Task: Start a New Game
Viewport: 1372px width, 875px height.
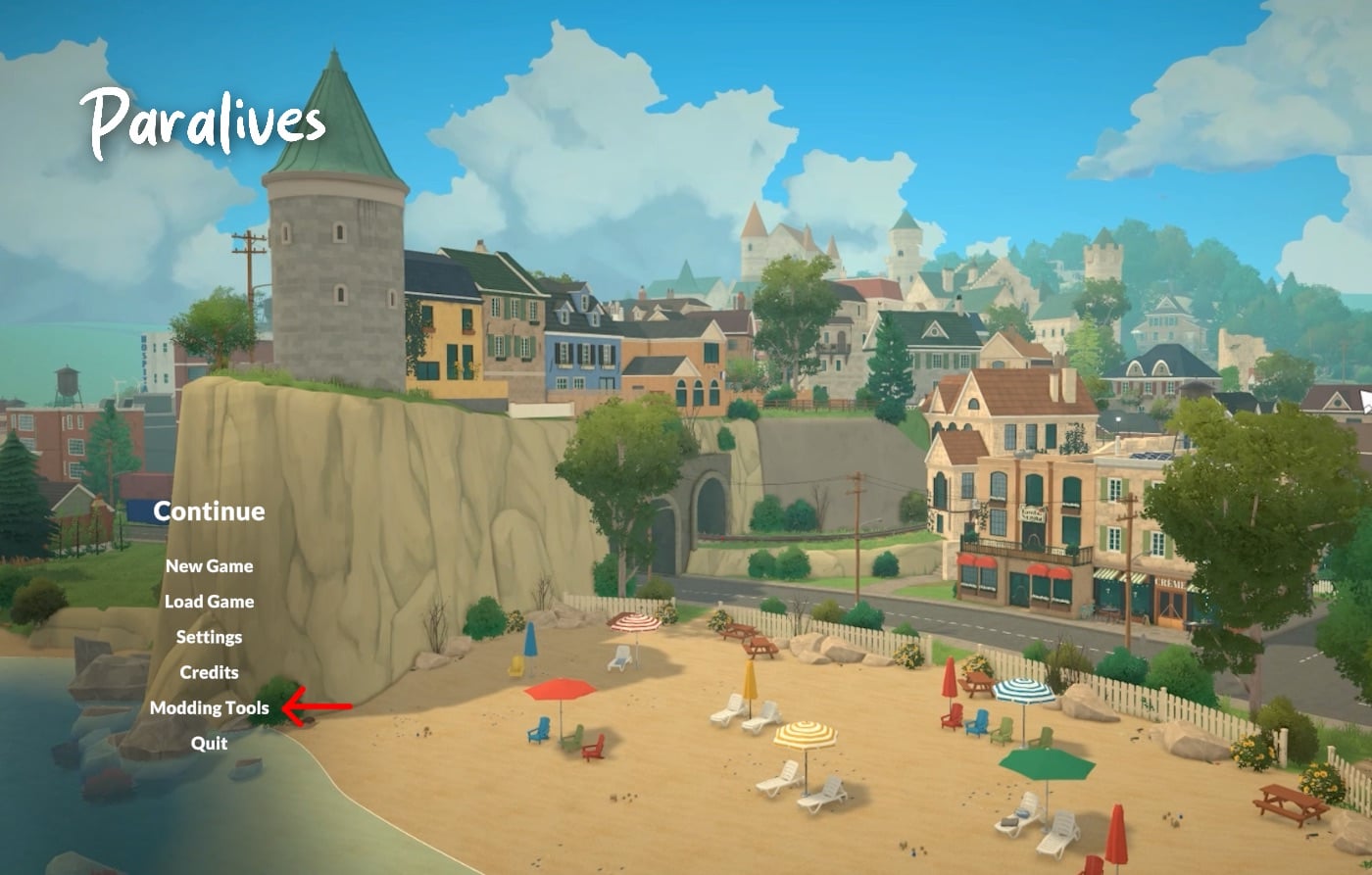Action: click(x=209, y=565)
